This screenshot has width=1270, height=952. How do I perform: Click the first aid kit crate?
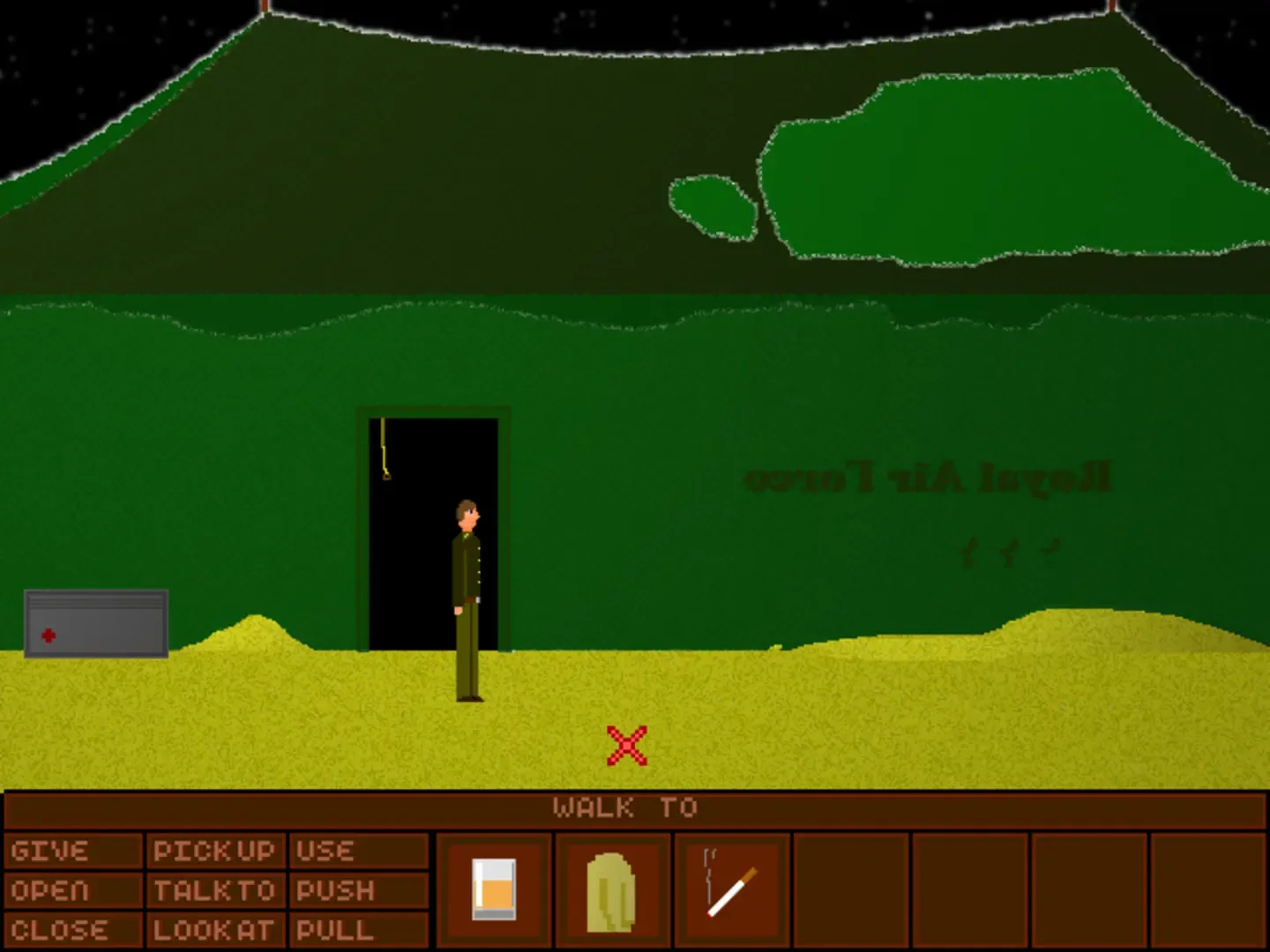coord(95,623)
